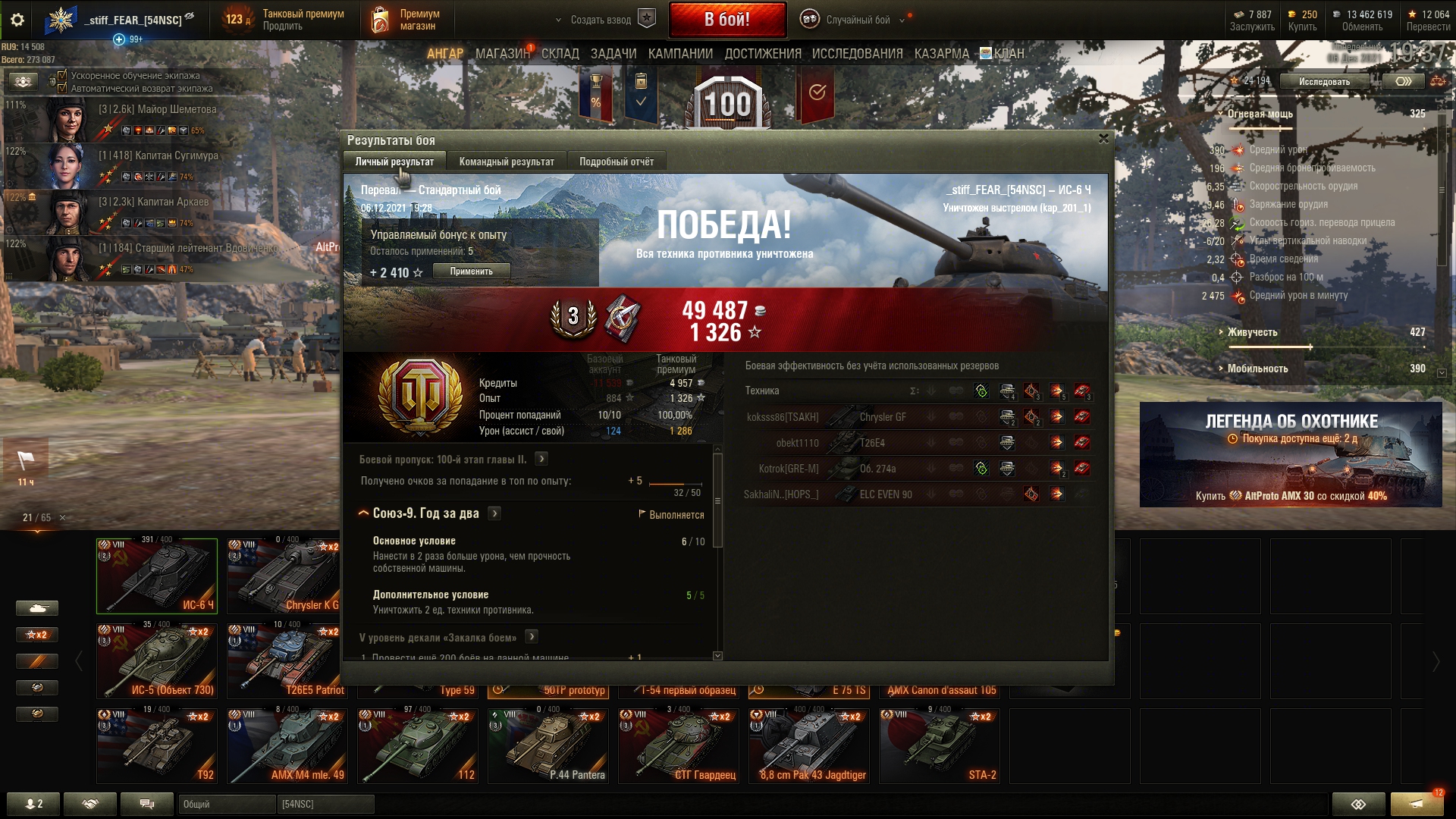Open the «КАЗАРМА» barracks menu

pyautogui.click(x=941, y=54)
